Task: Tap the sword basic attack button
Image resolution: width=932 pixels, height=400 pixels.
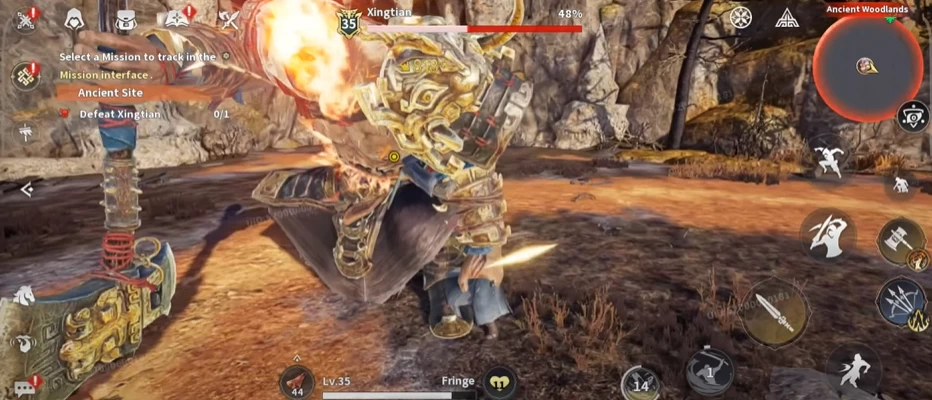Action: [773, 311]
